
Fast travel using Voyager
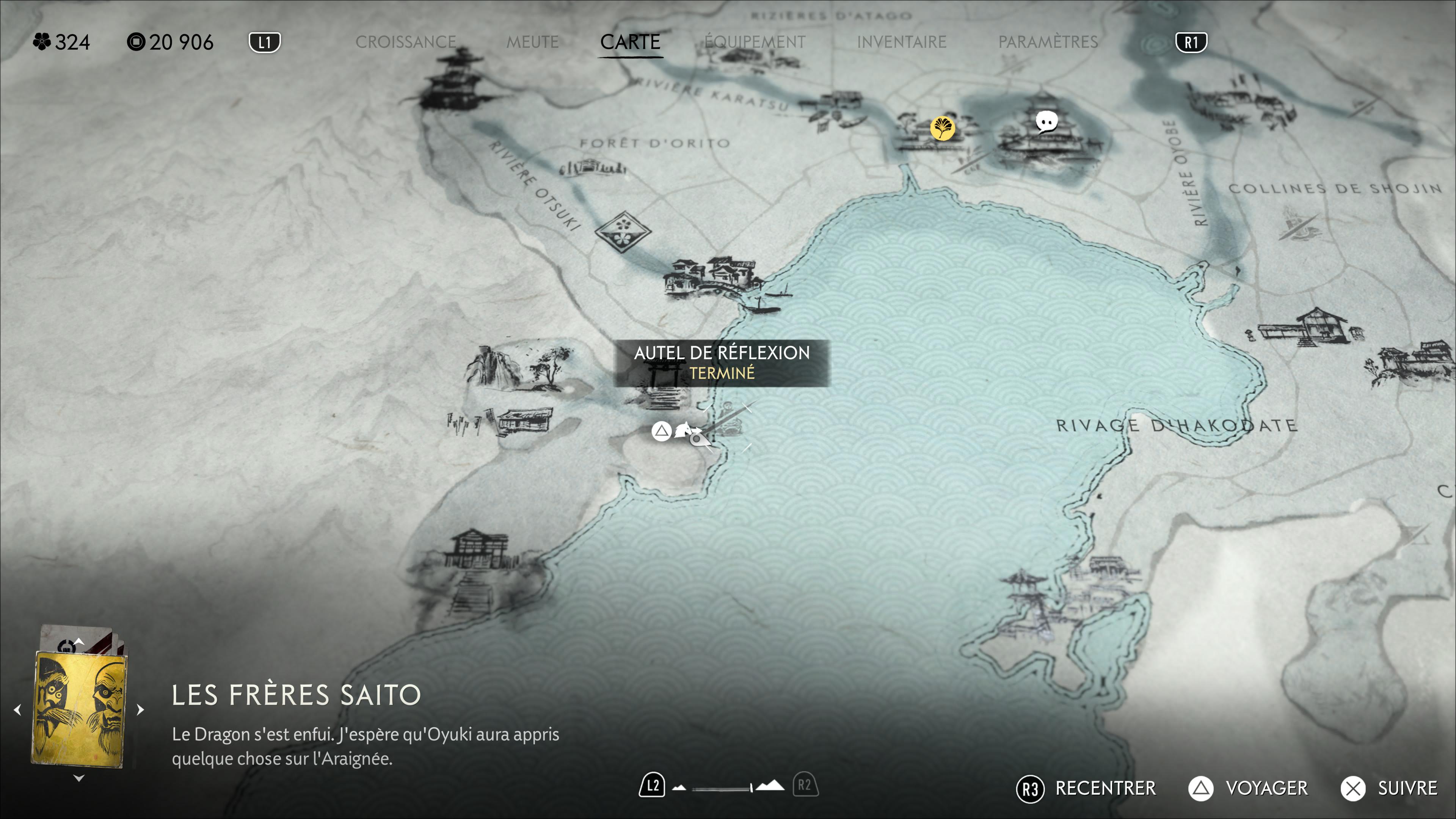click(x=1248, y=788)
